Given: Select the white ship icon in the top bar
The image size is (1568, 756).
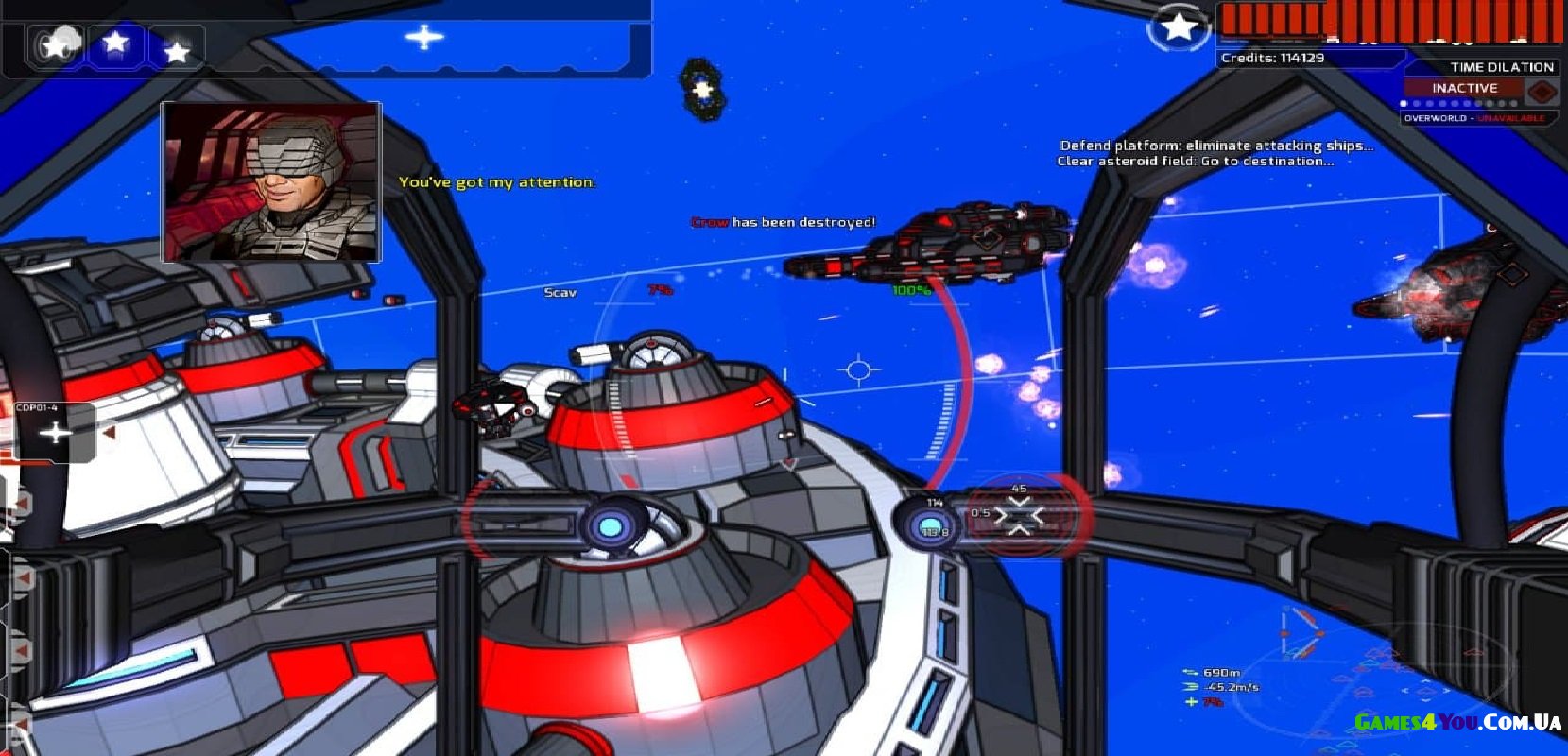Looking at the screenshot, I should coord(424,38).
